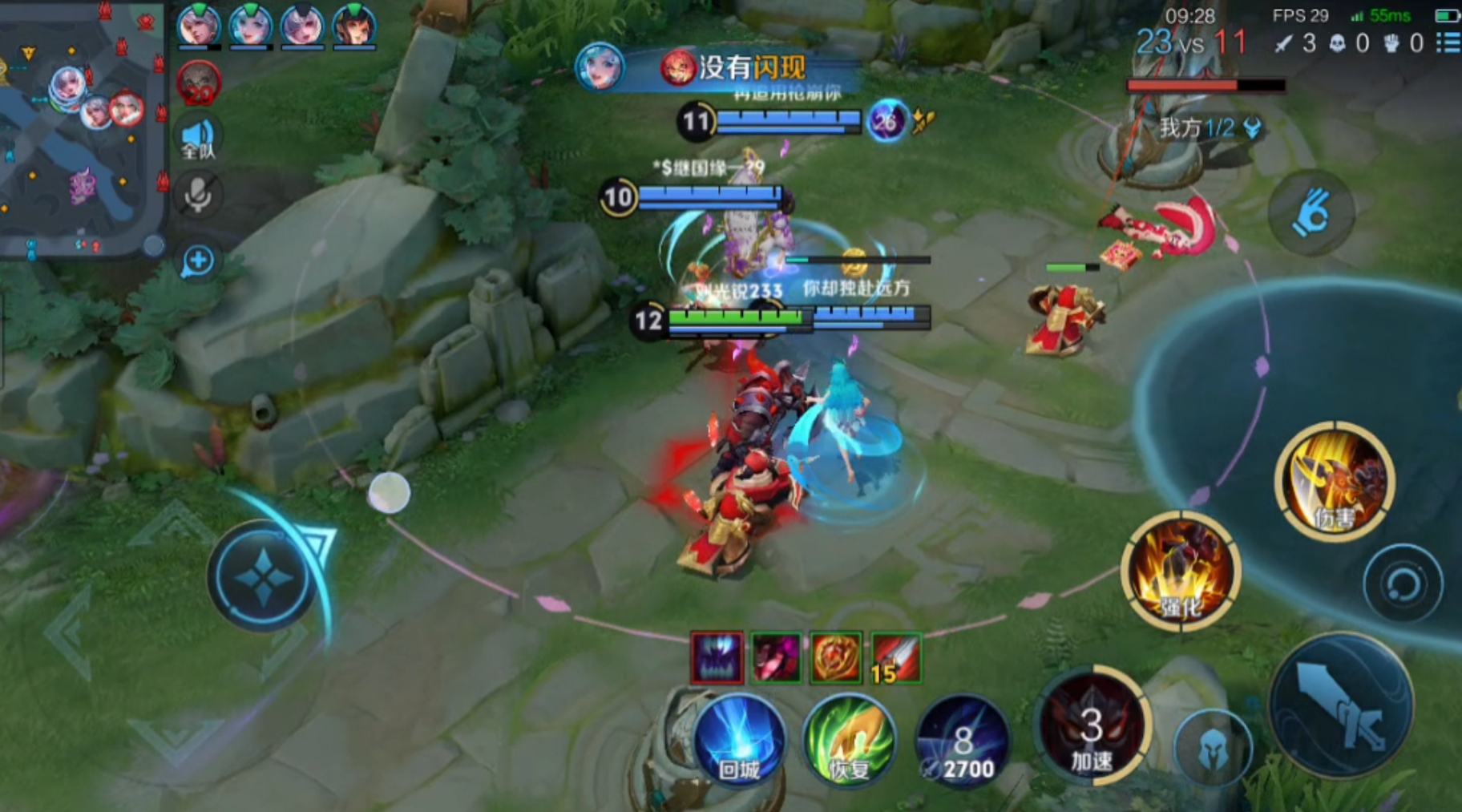Open the minimap
Image resolution: width=1462 pixels, height=812 pixels.
(80, 128)
